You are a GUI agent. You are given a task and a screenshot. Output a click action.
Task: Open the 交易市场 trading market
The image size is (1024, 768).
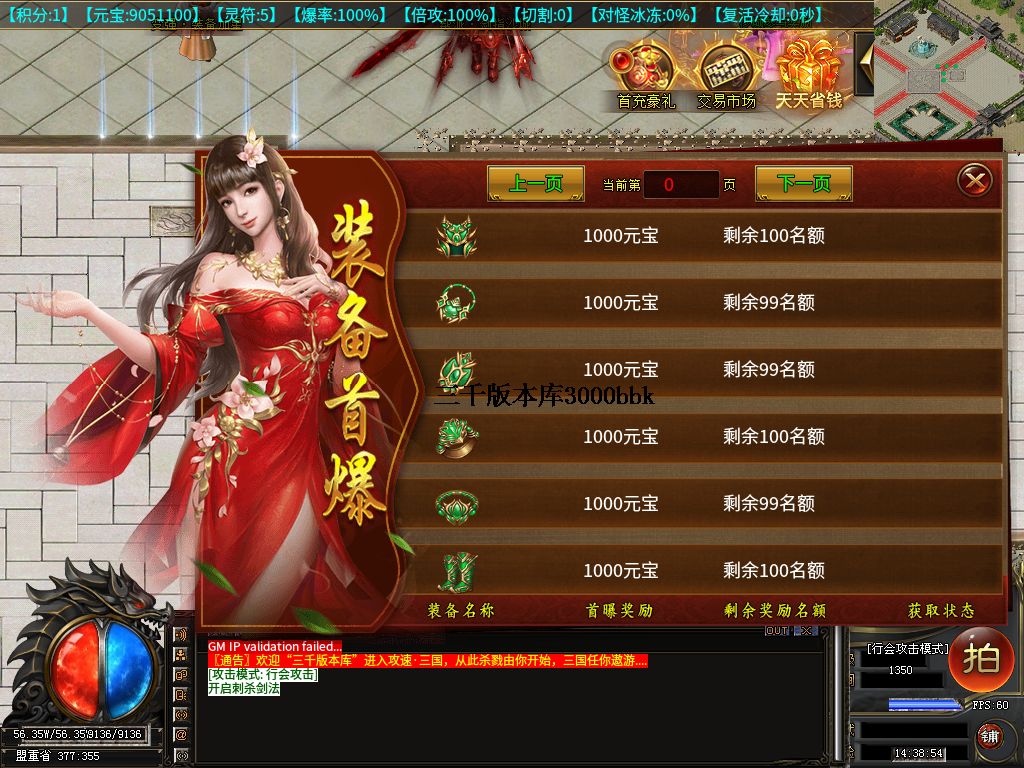point(726,73)
